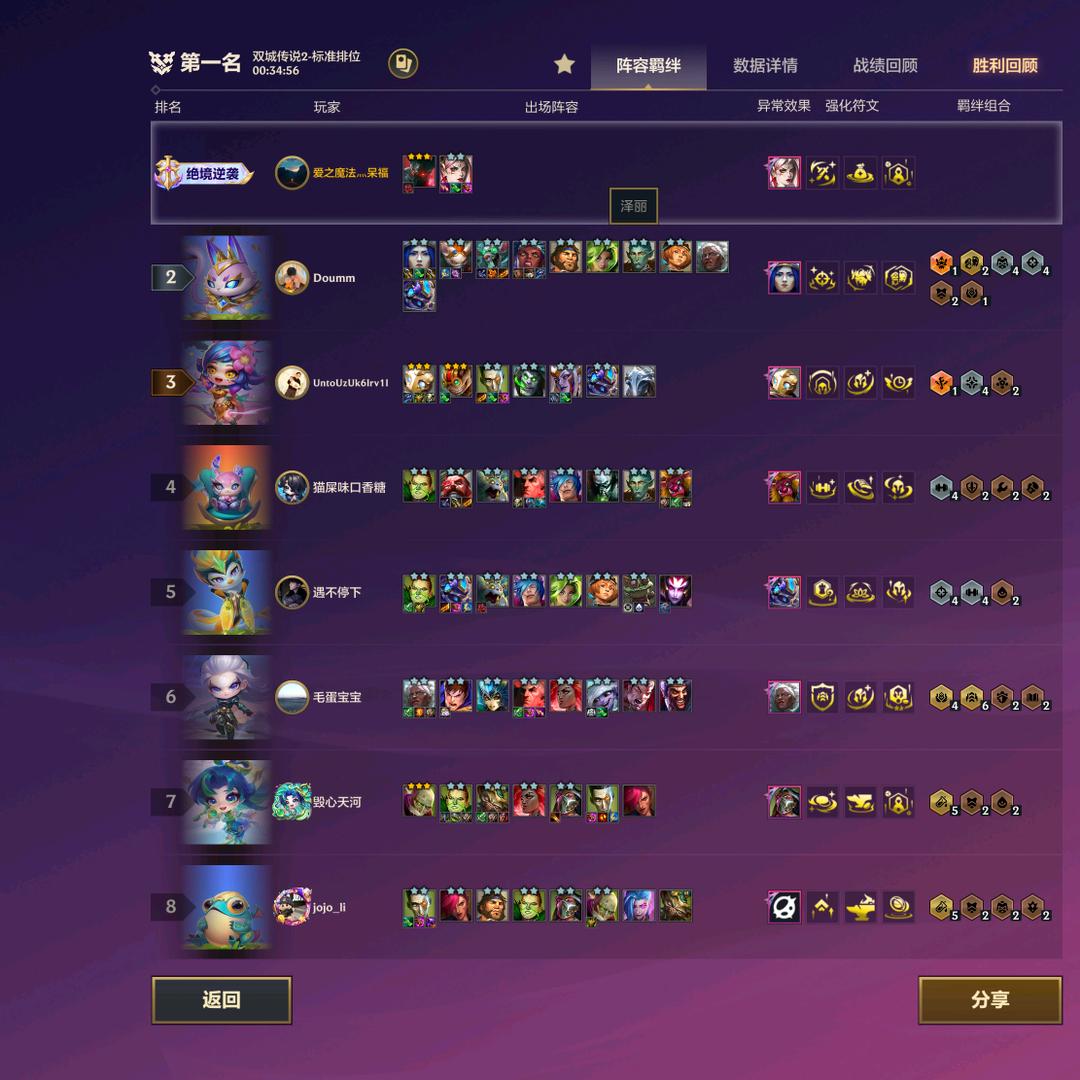Click the second-place fox-eared little legend portrait
The image size is (1080, 1080).
click(227, 278)
